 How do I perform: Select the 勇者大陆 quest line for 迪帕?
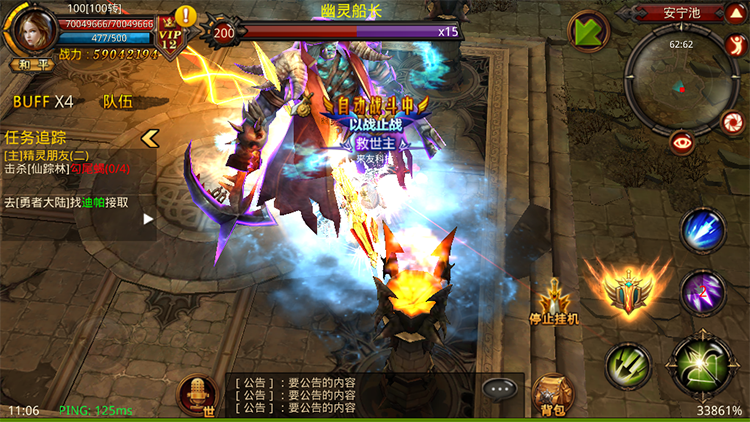(66, 202)
